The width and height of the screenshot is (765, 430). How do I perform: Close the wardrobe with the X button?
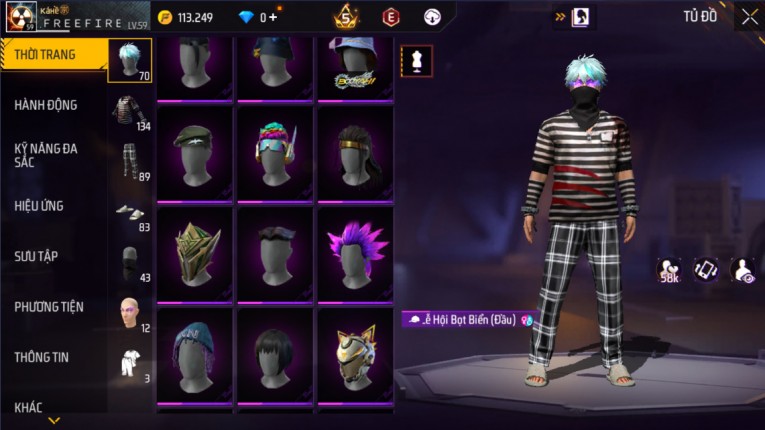click(x=749, y=16)
